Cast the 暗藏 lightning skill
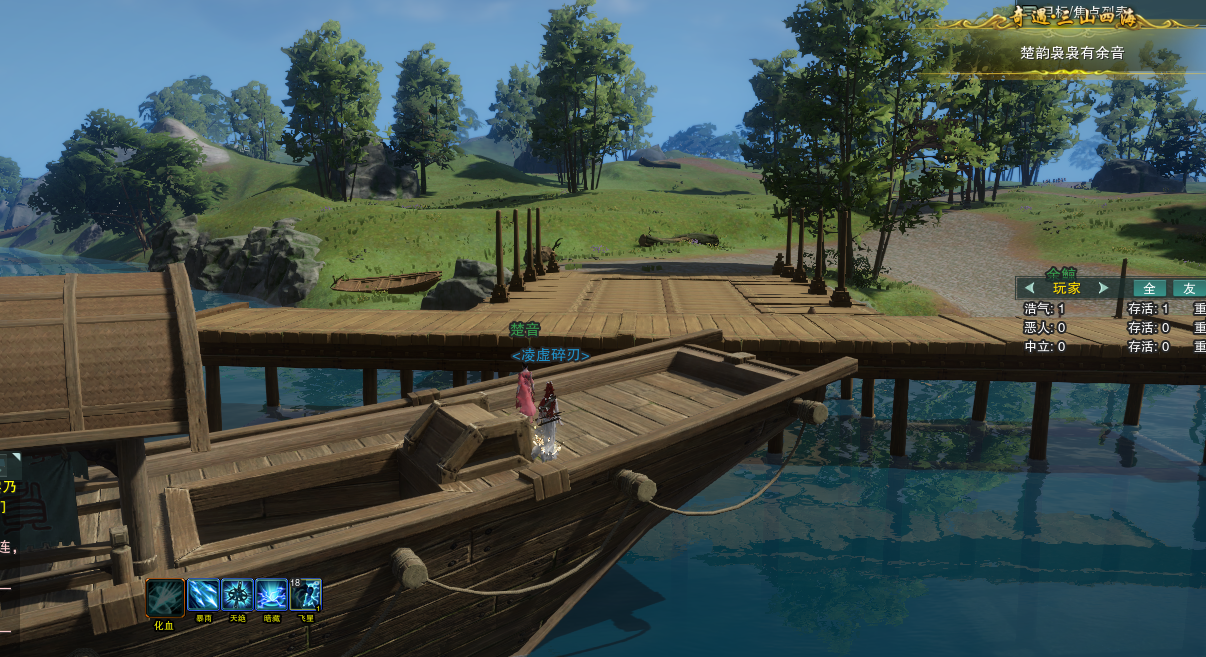 271,595
